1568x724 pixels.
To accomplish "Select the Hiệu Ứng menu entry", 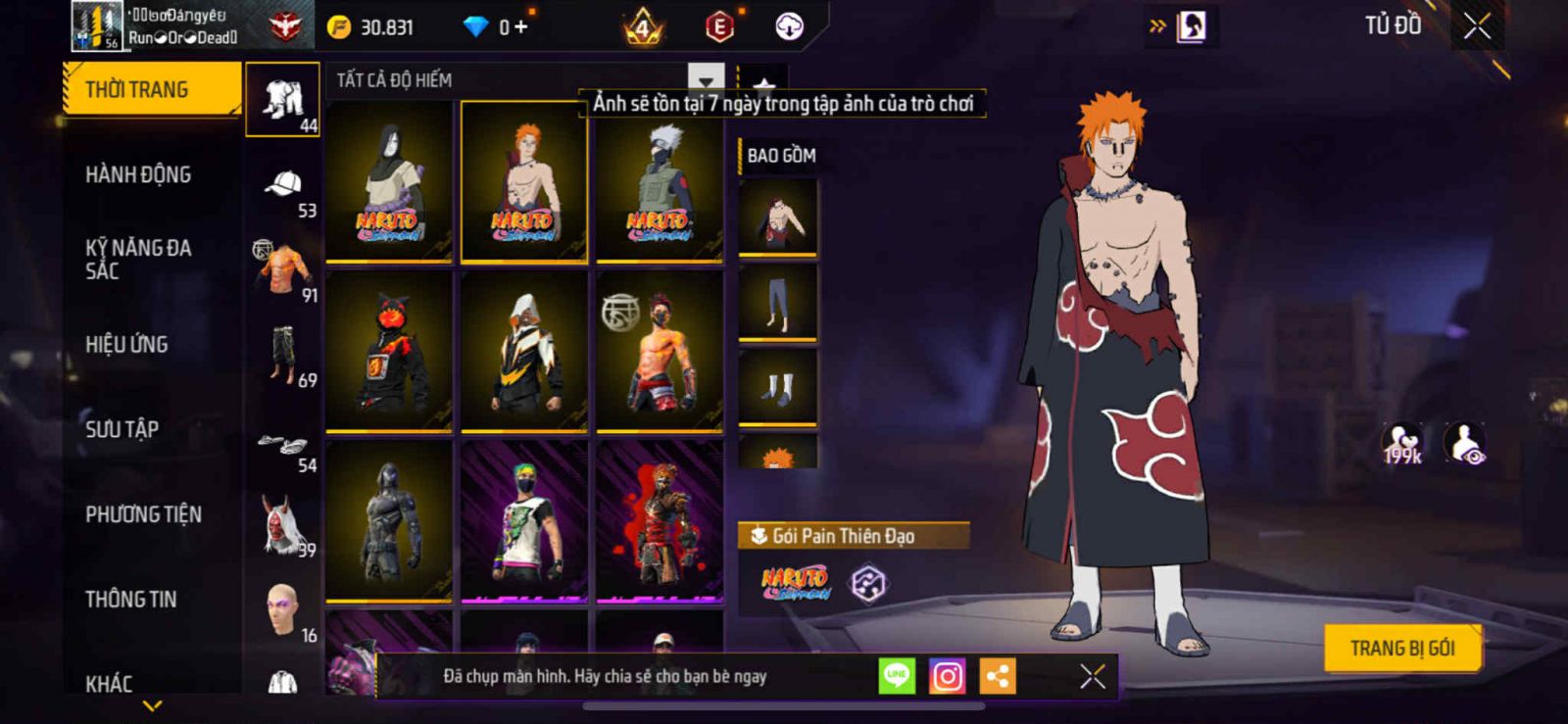I will pyautogui.click(x=126, y=344).
